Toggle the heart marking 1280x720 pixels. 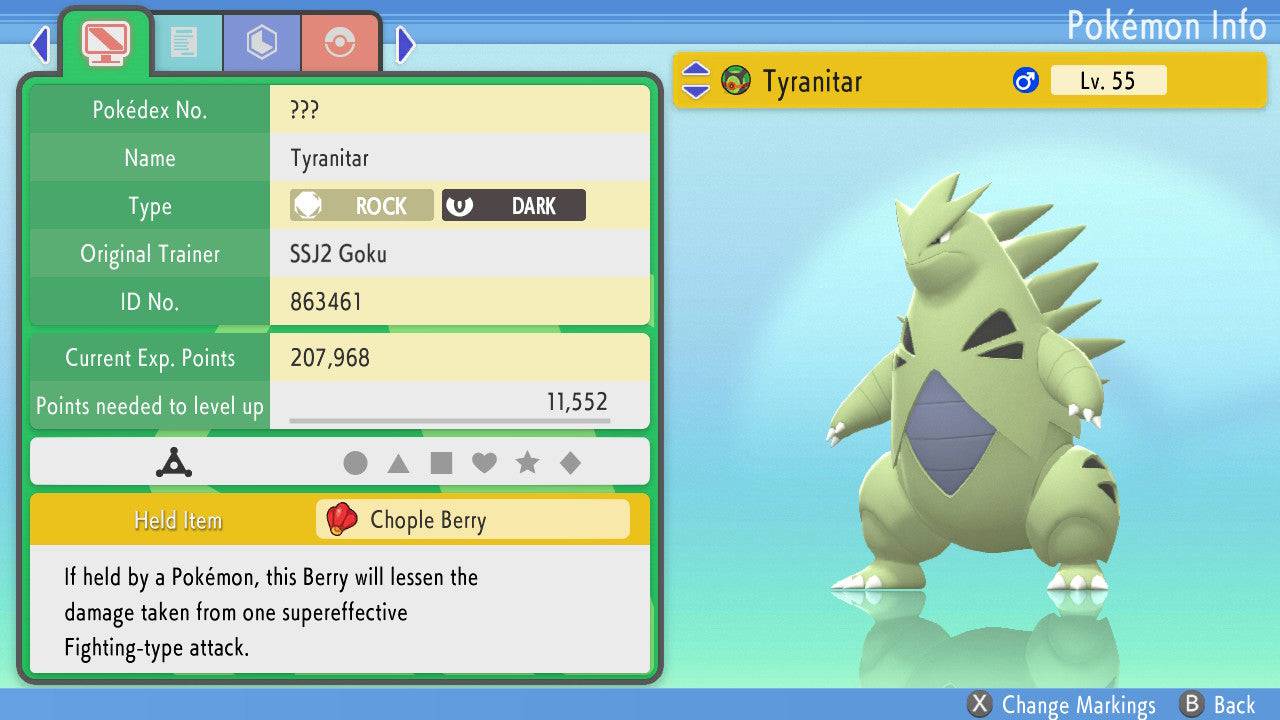[484, 463]
